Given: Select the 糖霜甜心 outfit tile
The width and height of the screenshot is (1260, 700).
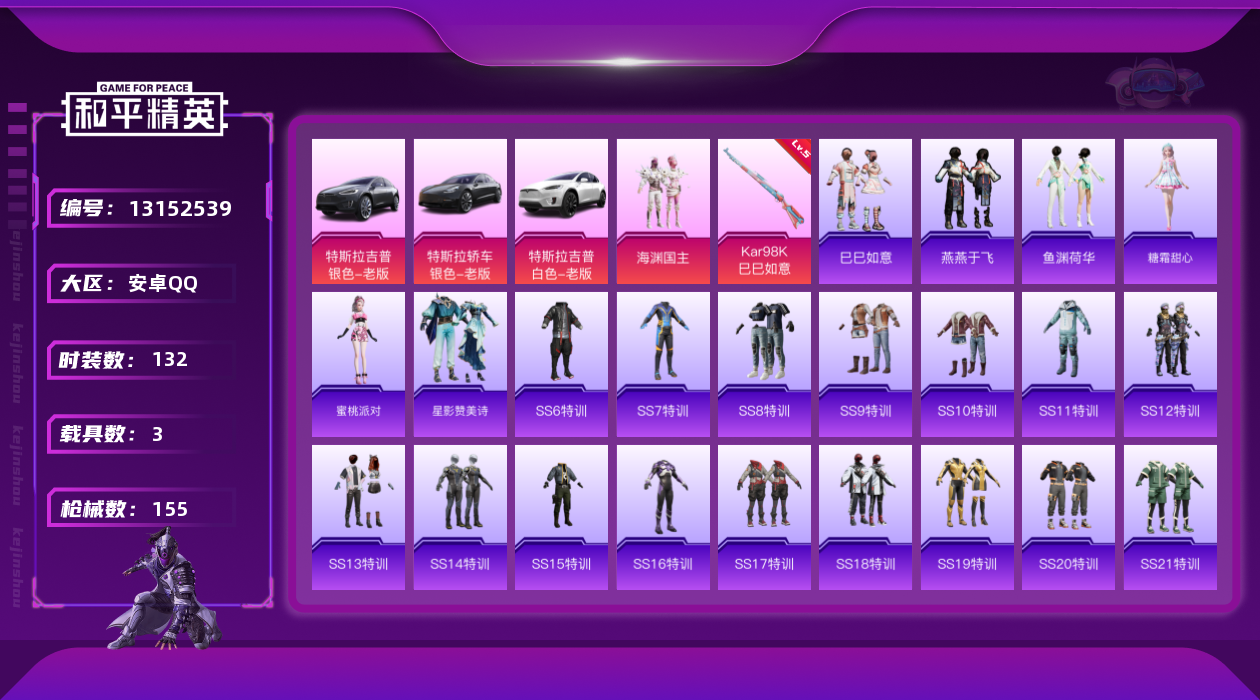Looking at the screenshot, I should point(1170,211).
